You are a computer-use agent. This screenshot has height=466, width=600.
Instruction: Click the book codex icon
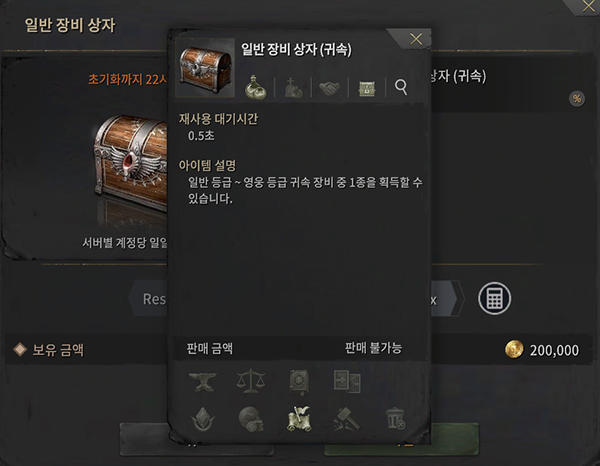click(297, 380)
